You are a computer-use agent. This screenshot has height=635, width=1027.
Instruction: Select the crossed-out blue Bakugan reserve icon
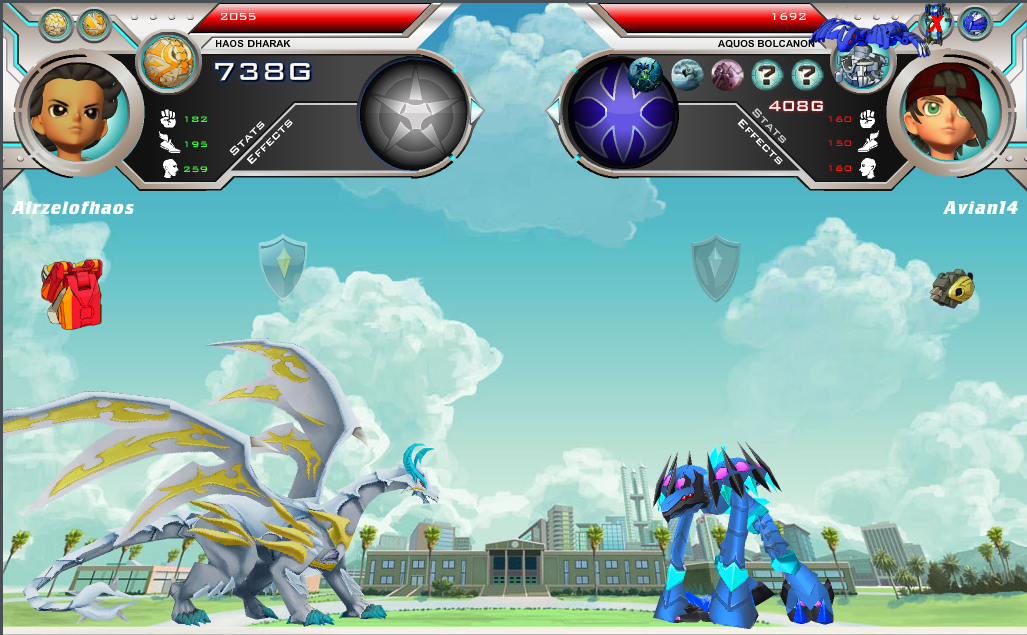point(936,22)
